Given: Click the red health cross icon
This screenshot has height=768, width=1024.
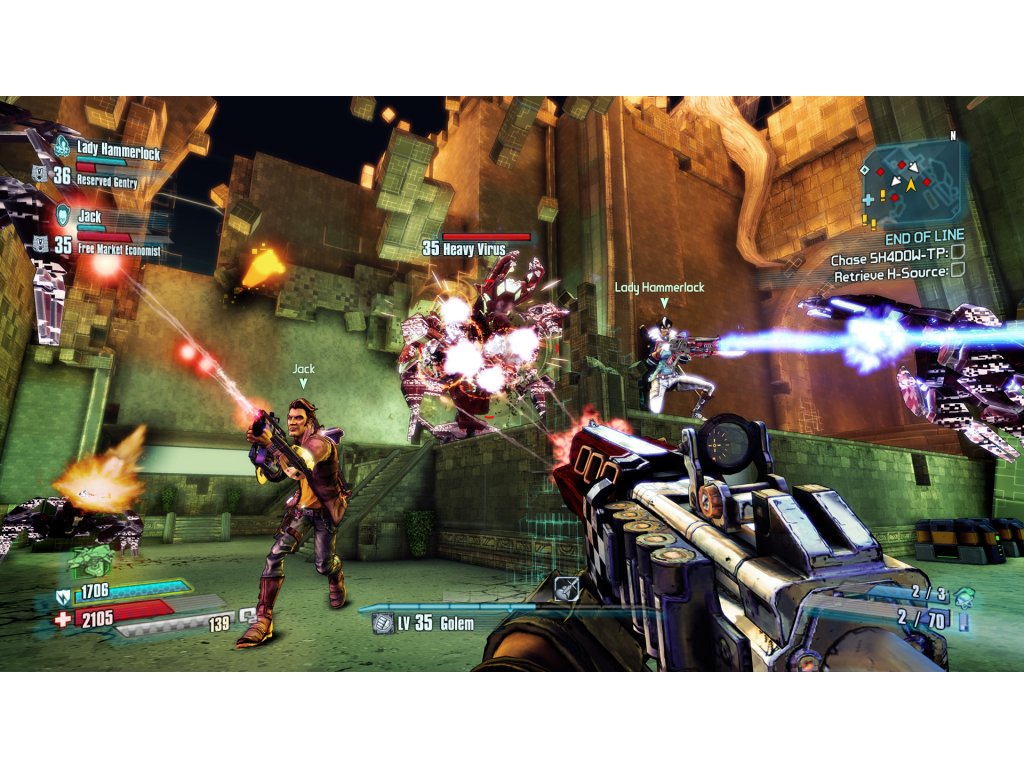Looking at the screenshot, I should click(65, 619).
